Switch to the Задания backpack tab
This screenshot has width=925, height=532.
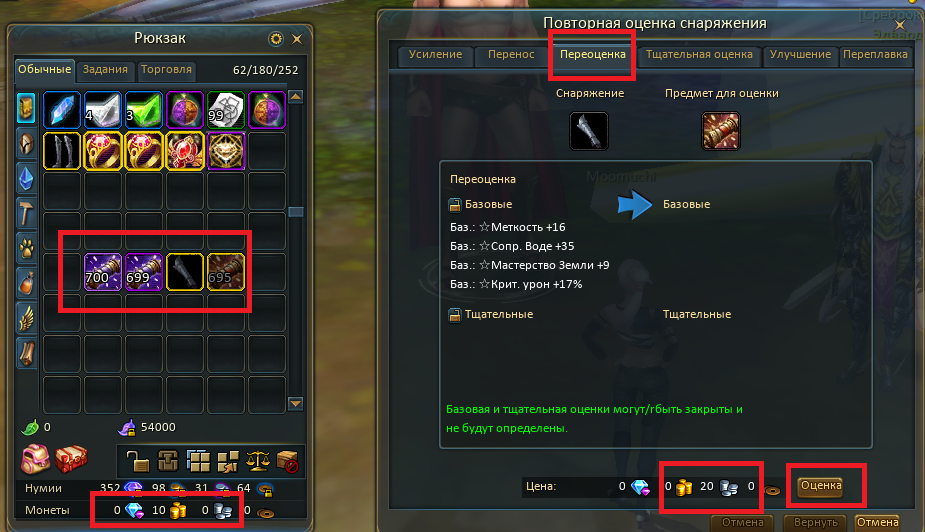pyautogui.click(x=106, y=70)
